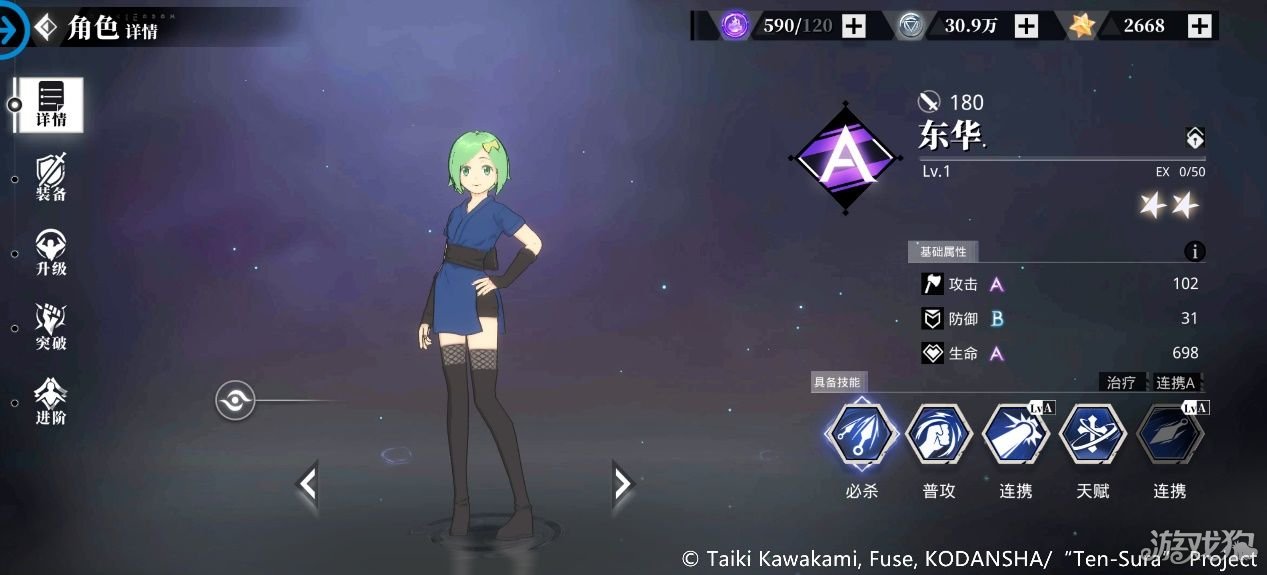View the 天赋 talent skill
The height and width of the screenshot is (575, 1267).
coord(1092,435)
